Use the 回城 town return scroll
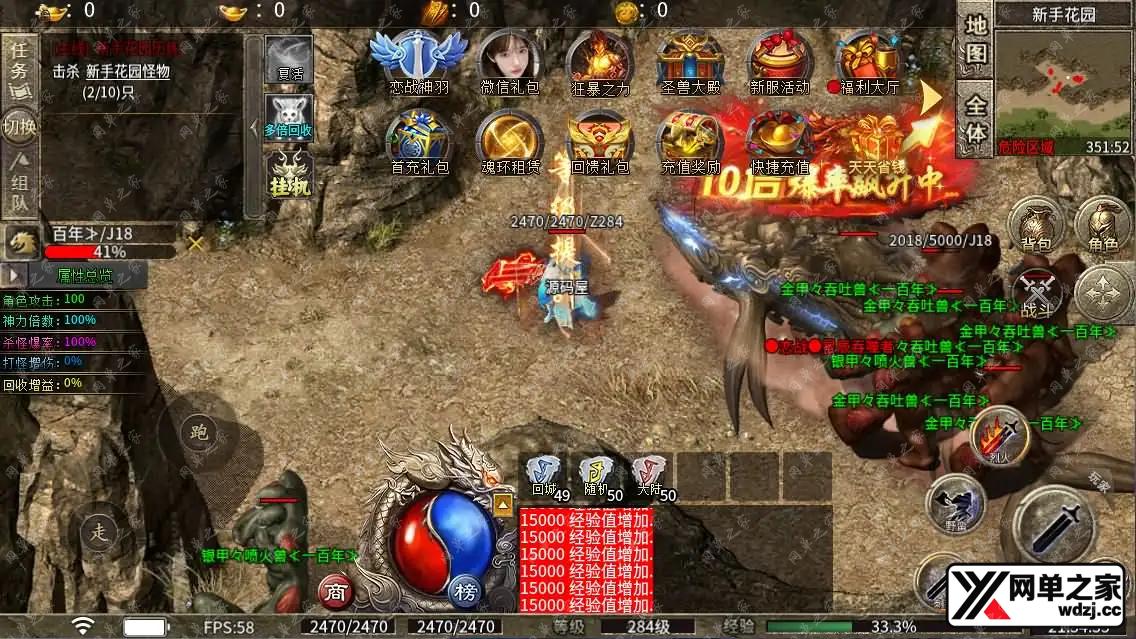 click(543, 475)
